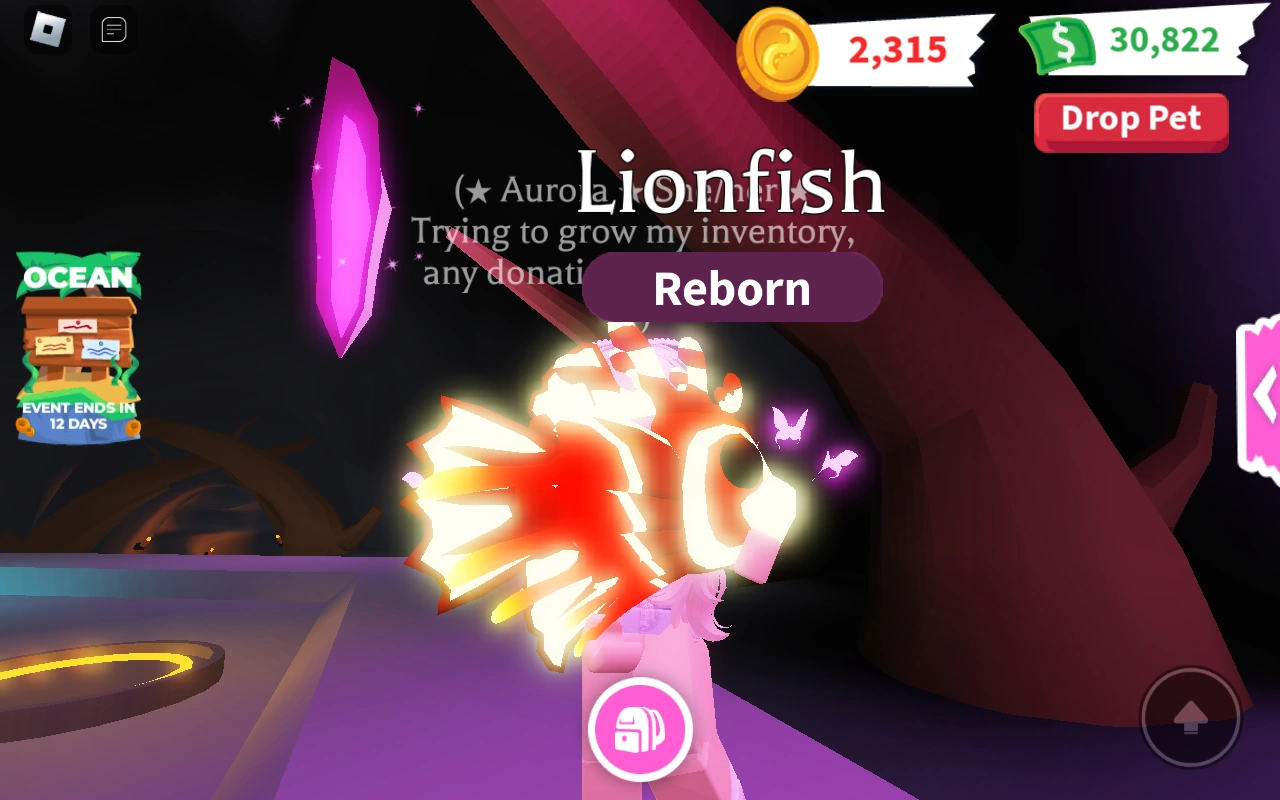Click the Lionfish name label
Image resolution: width=1280 pixels, height=800 pixels.
click(731, 183)
